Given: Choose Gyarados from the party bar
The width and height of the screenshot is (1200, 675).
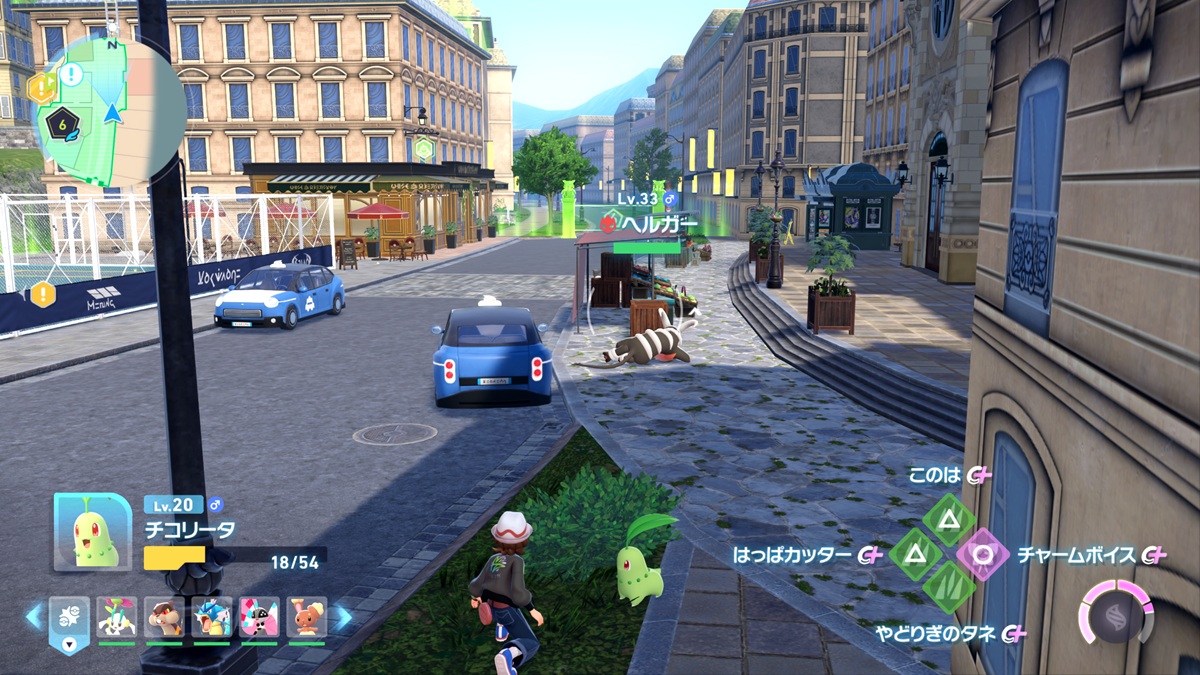Looking at the screenshot, I should click(x=212, y=618).
